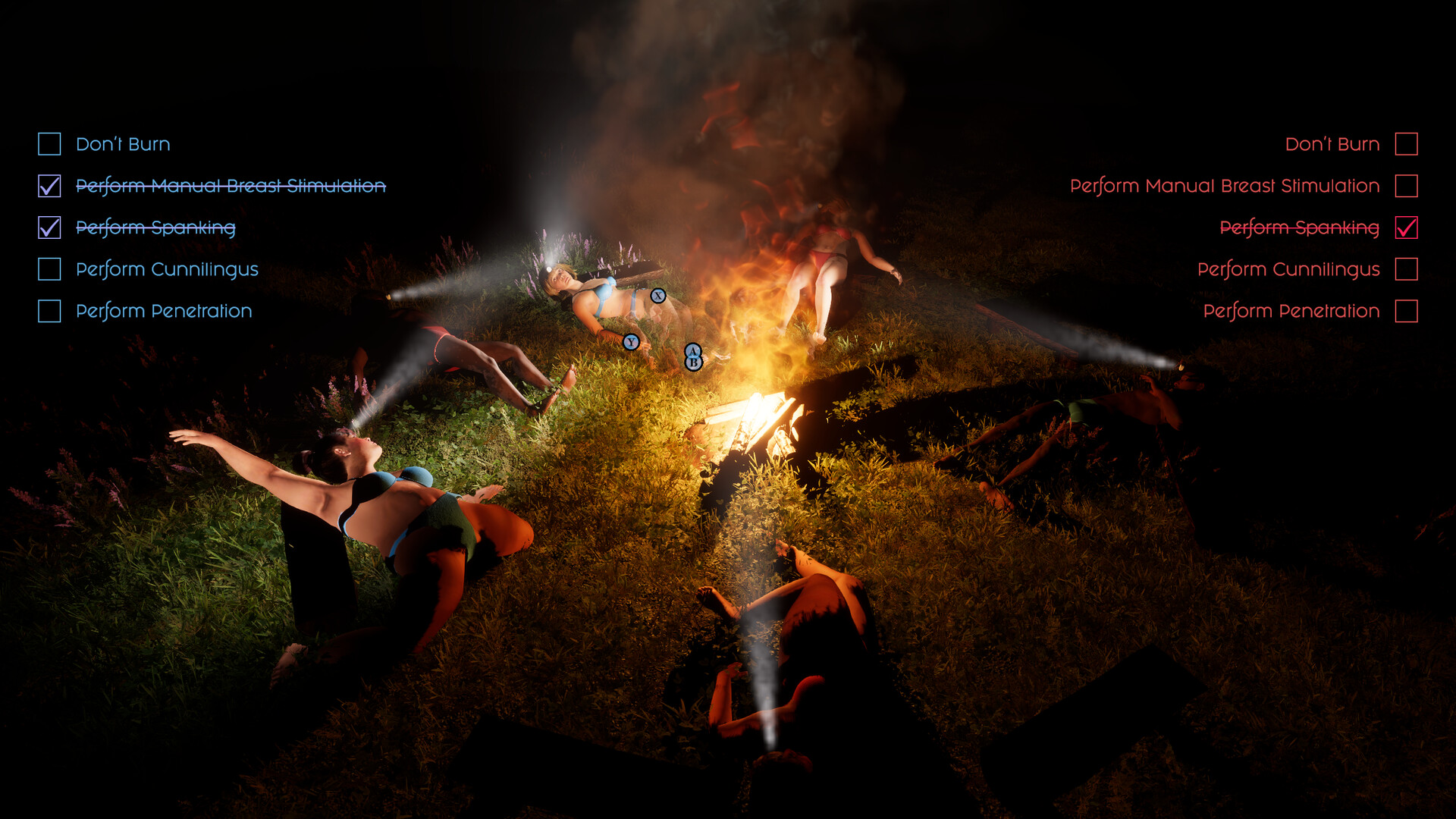Tick the red Don't Burn checkbox
Image resolution: width=1456 pixels, height=819 pixels.
click(1406, 144)
